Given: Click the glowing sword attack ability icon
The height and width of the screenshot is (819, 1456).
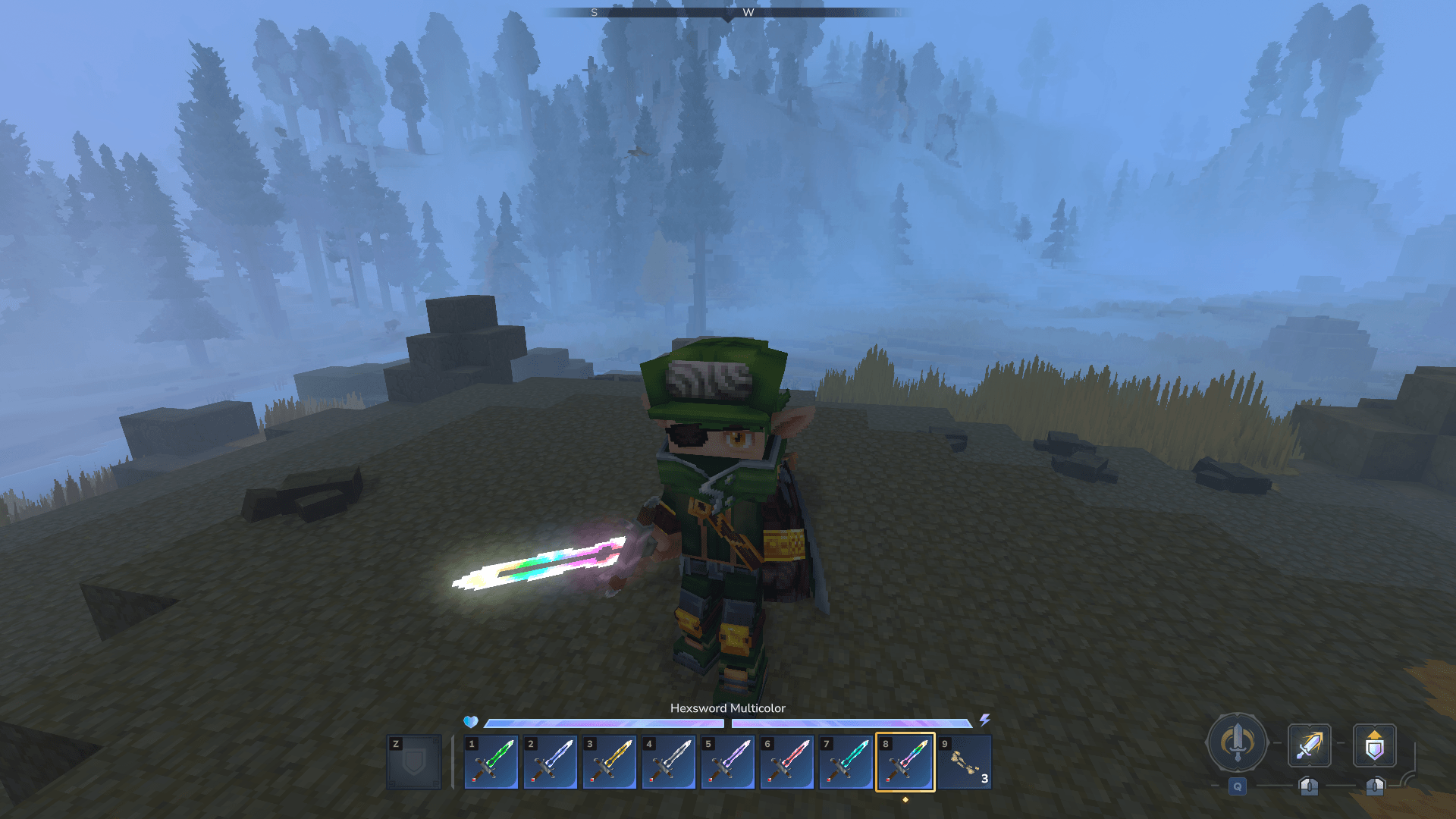Looking at the screenshot, I should (x=1309, y=745).
